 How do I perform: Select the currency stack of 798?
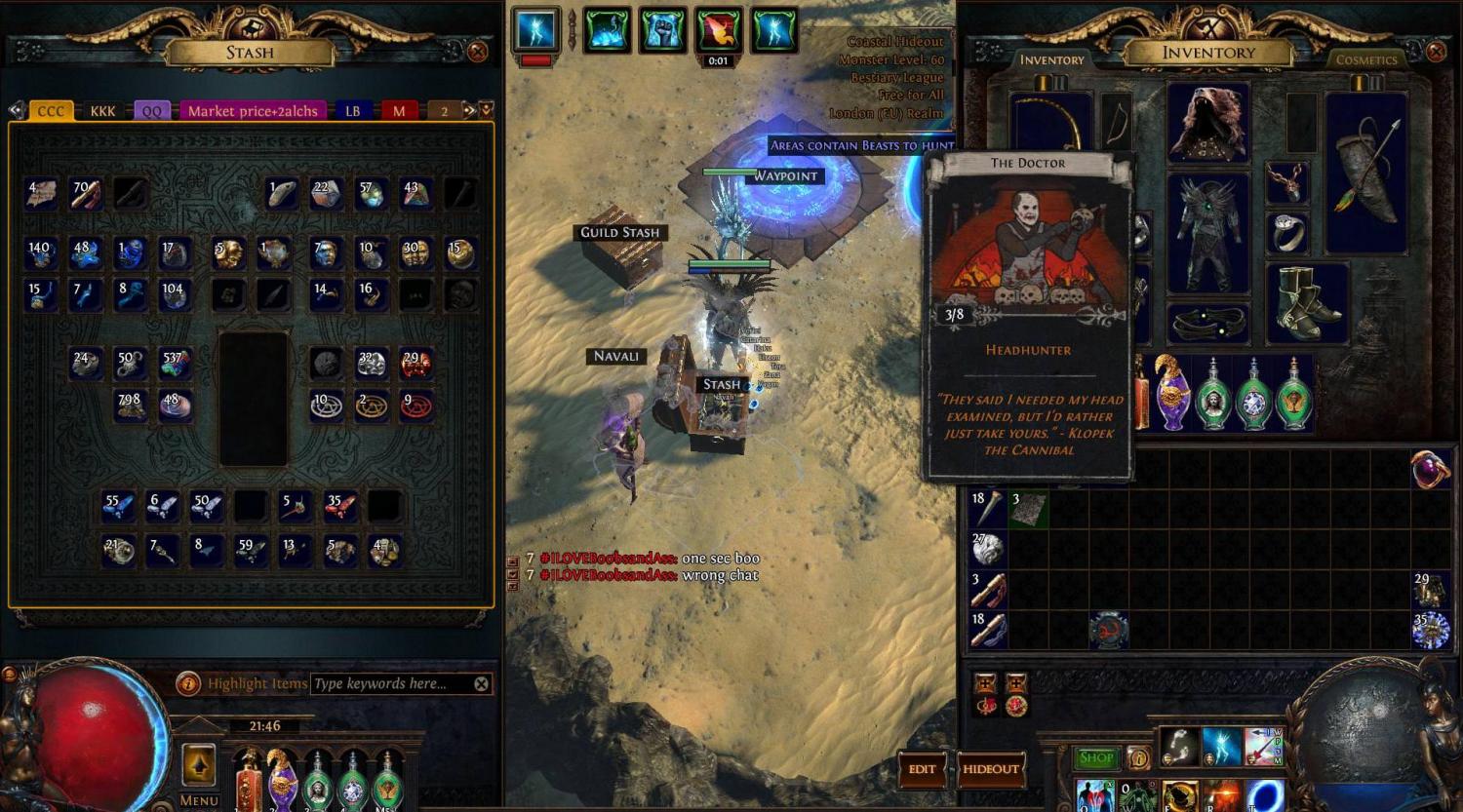tap(130, 406)
